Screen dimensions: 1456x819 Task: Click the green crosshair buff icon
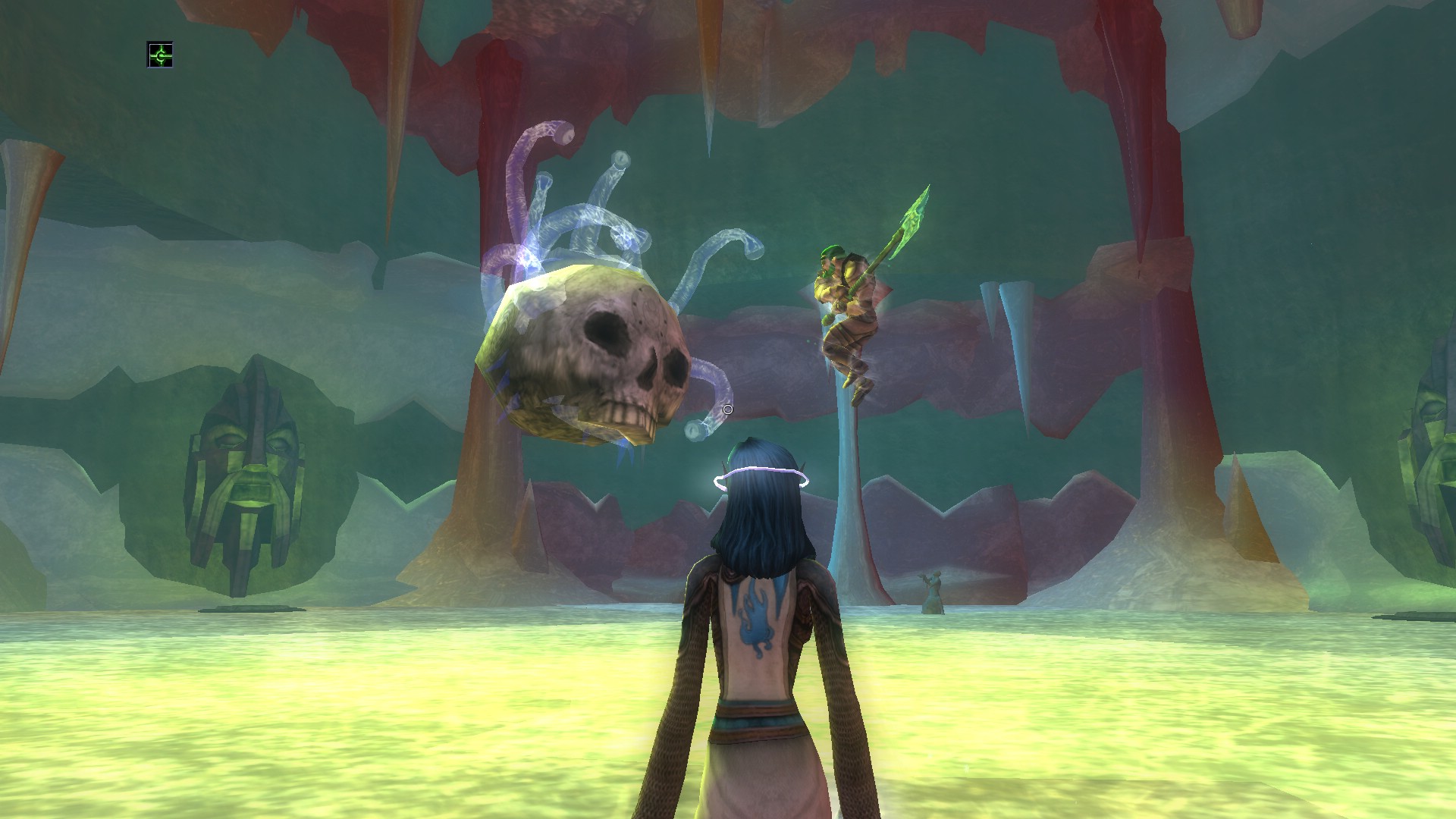[x=159, y=55]
